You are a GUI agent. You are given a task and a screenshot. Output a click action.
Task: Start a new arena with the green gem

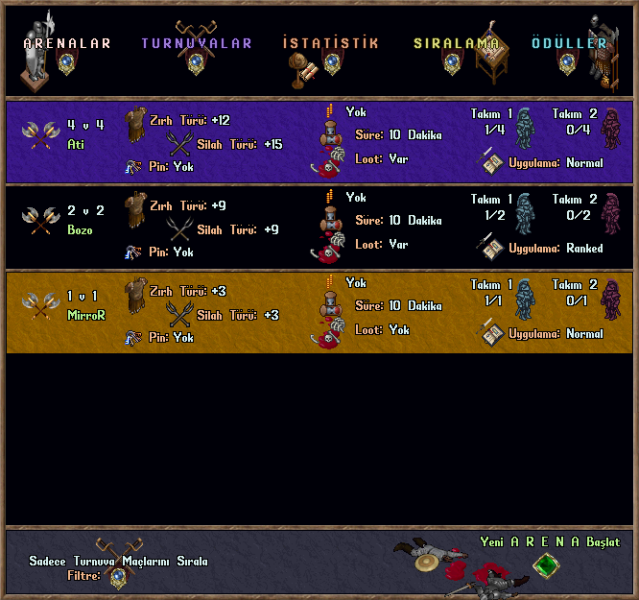click(x=543, y=566)
